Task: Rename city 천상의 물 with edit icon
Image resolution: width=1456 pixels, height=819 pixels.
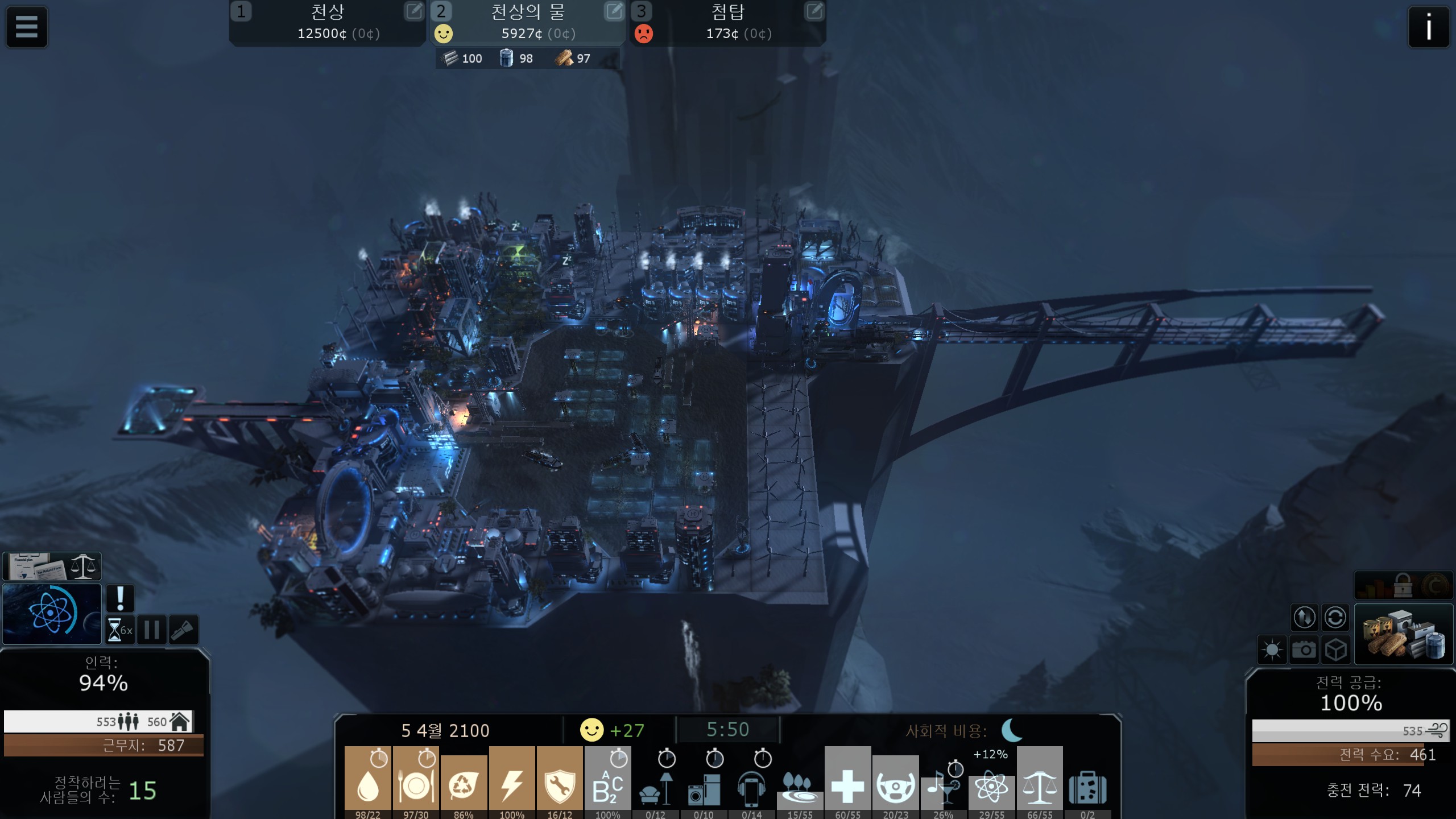Action: [614, 11]
